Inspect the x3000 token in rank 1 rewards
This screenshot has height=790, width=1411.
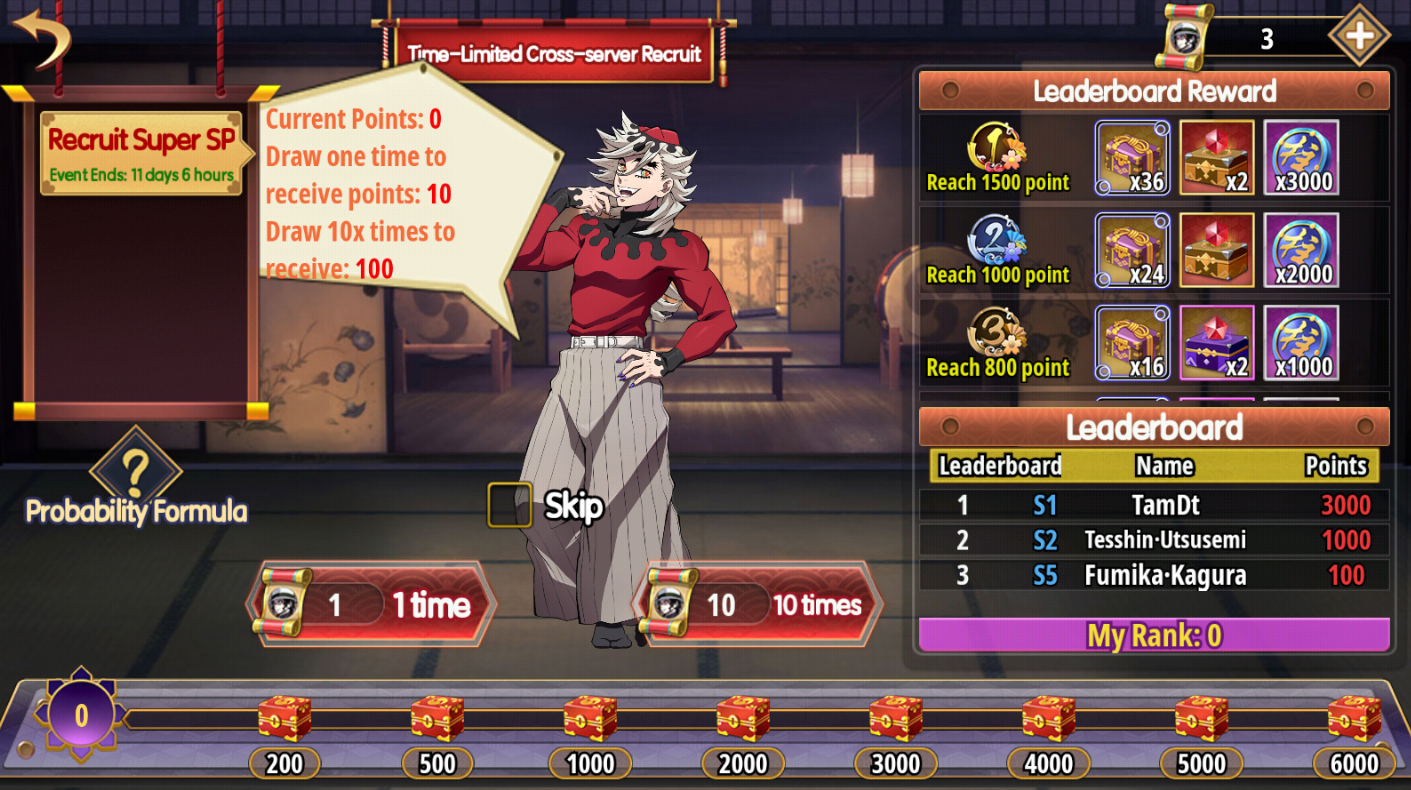(x=1301, y=158)
